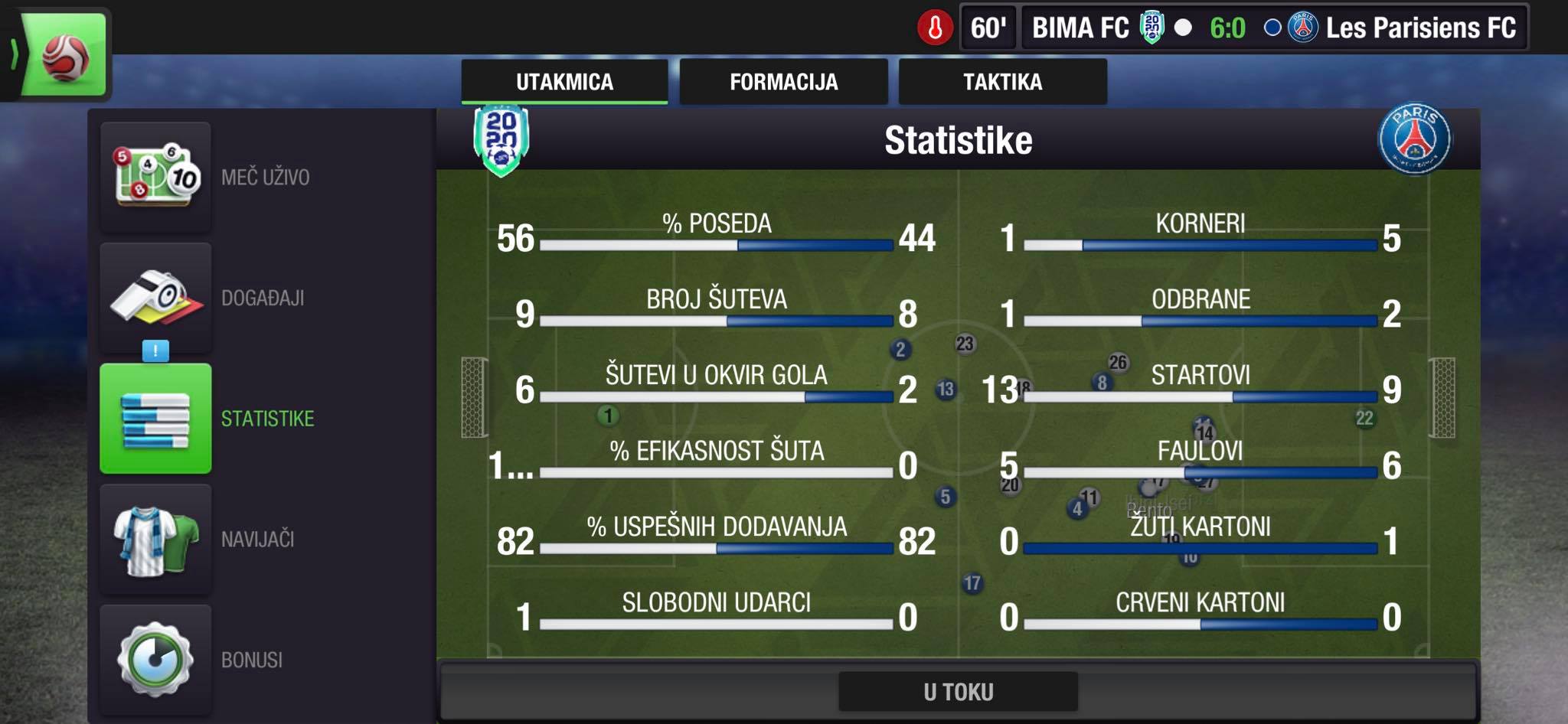Click the U Toku status button
This screenshot has width=1568, height=724.
tap(958, 692)
